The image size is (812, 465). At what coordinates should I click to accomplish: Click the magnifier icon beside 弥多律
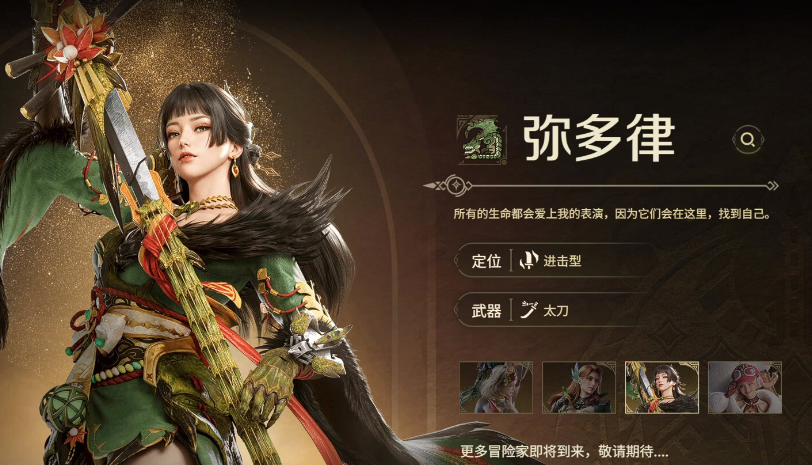point(747,139)
